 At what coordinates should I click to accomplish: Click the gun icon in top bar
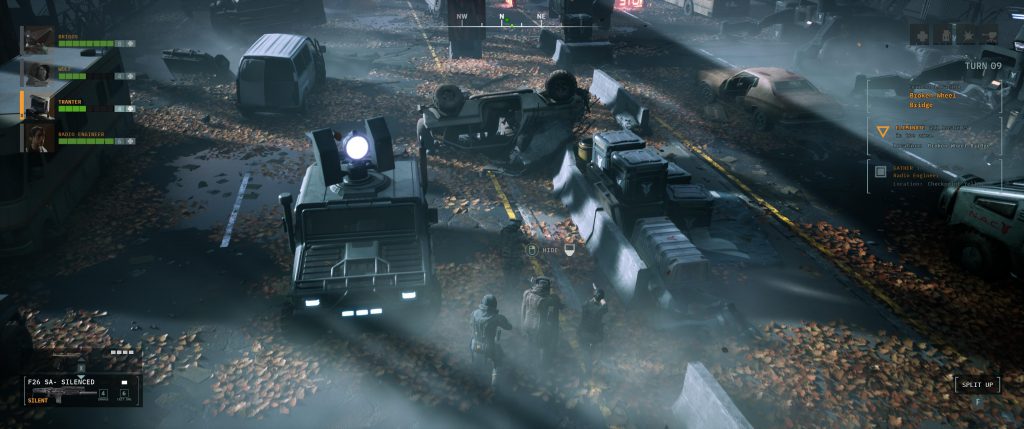click(990, 35)
